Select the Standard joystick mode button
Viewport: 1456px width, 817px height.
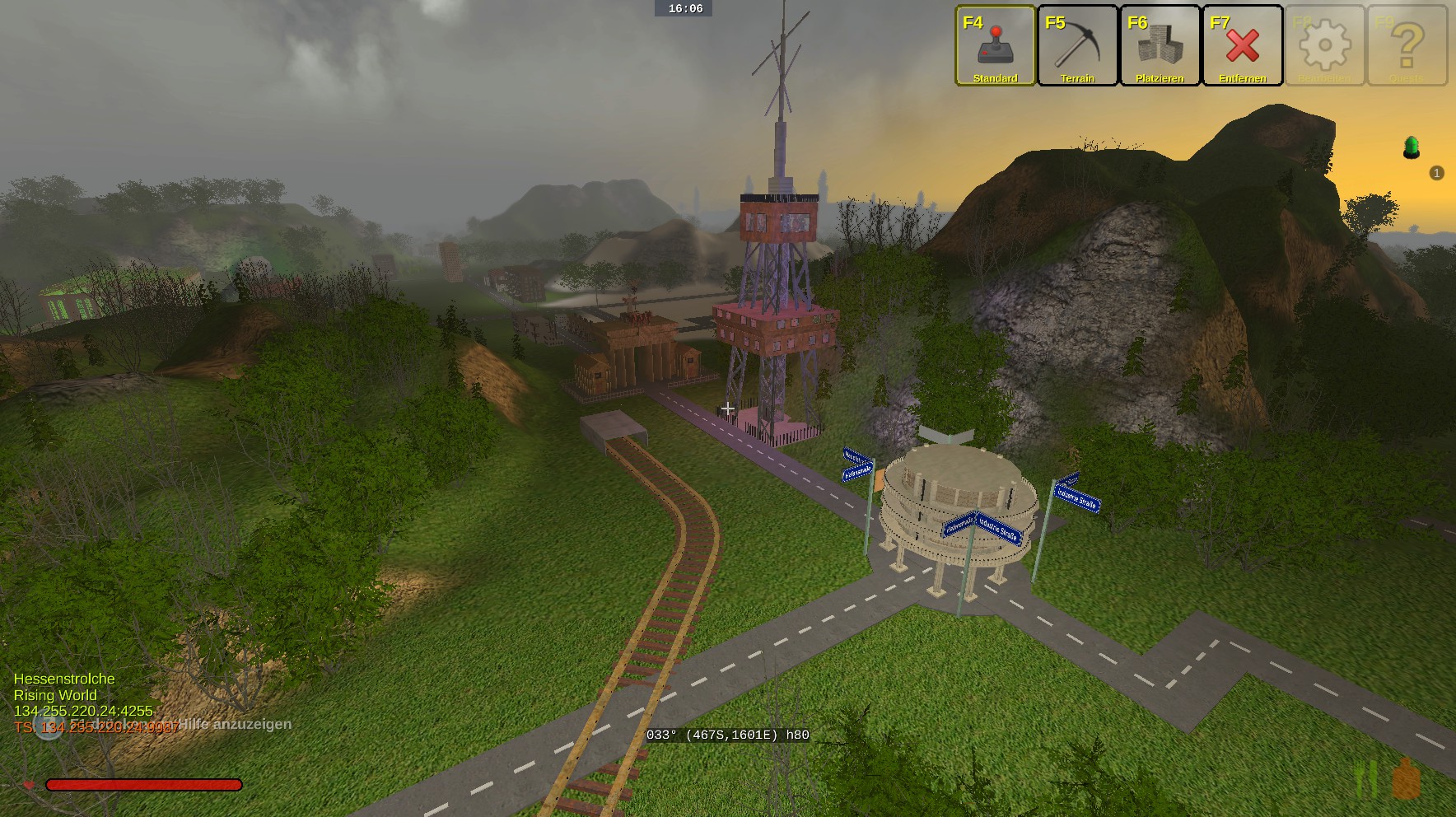click(995, 45)
